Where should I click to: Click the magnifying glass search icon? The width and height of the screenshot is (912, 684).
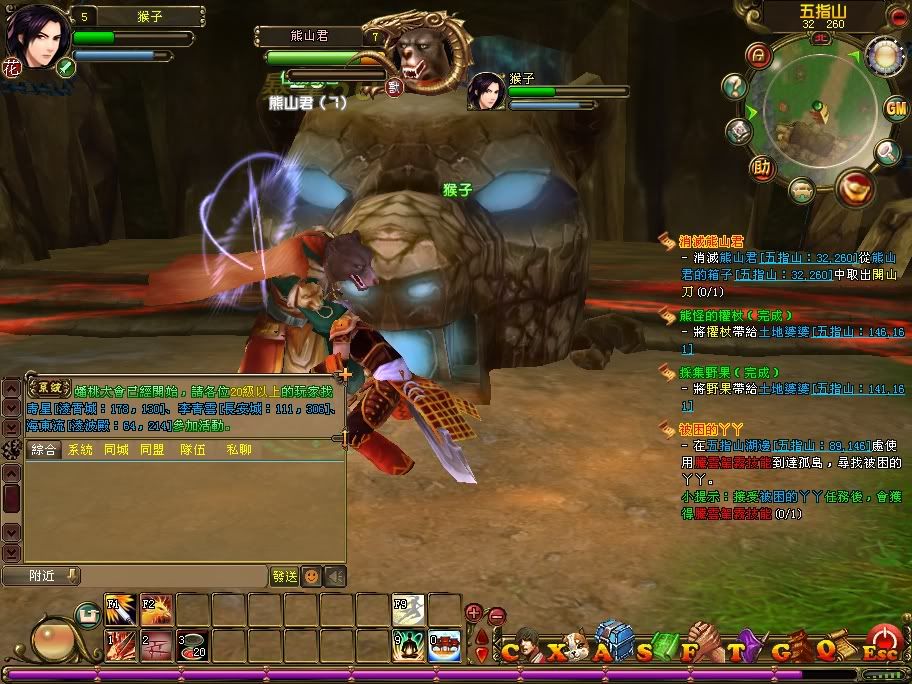click(887, 151)
